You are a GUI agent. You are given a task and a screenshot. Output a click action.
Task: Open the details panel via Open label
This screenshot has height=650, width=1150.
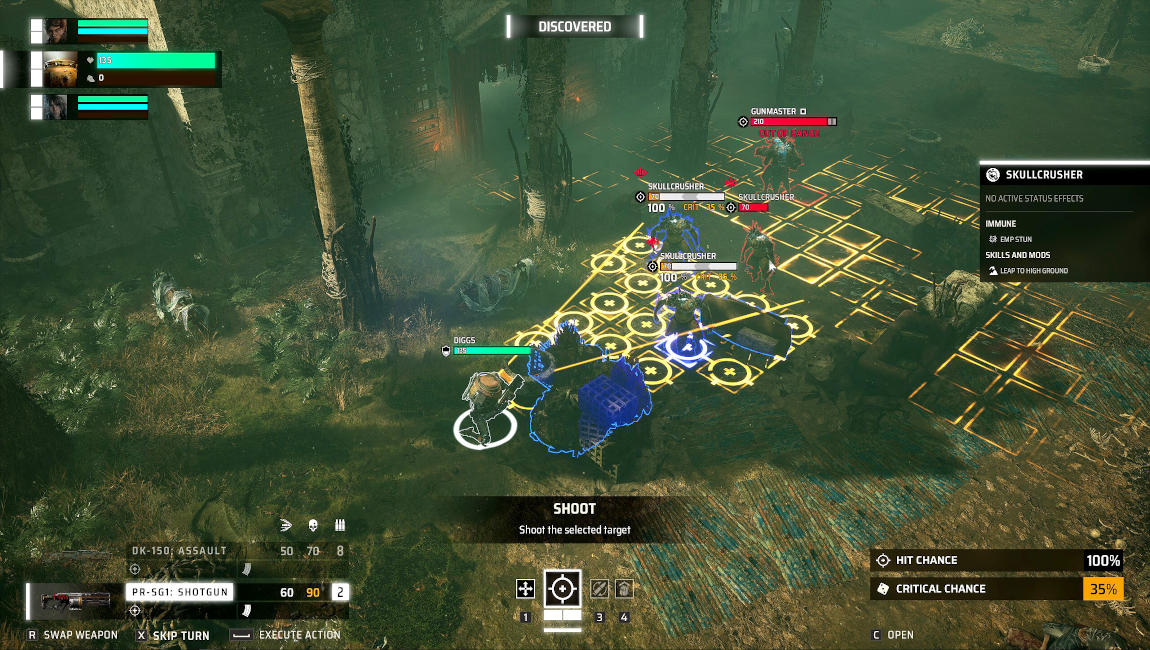click(x=899, y=635)
